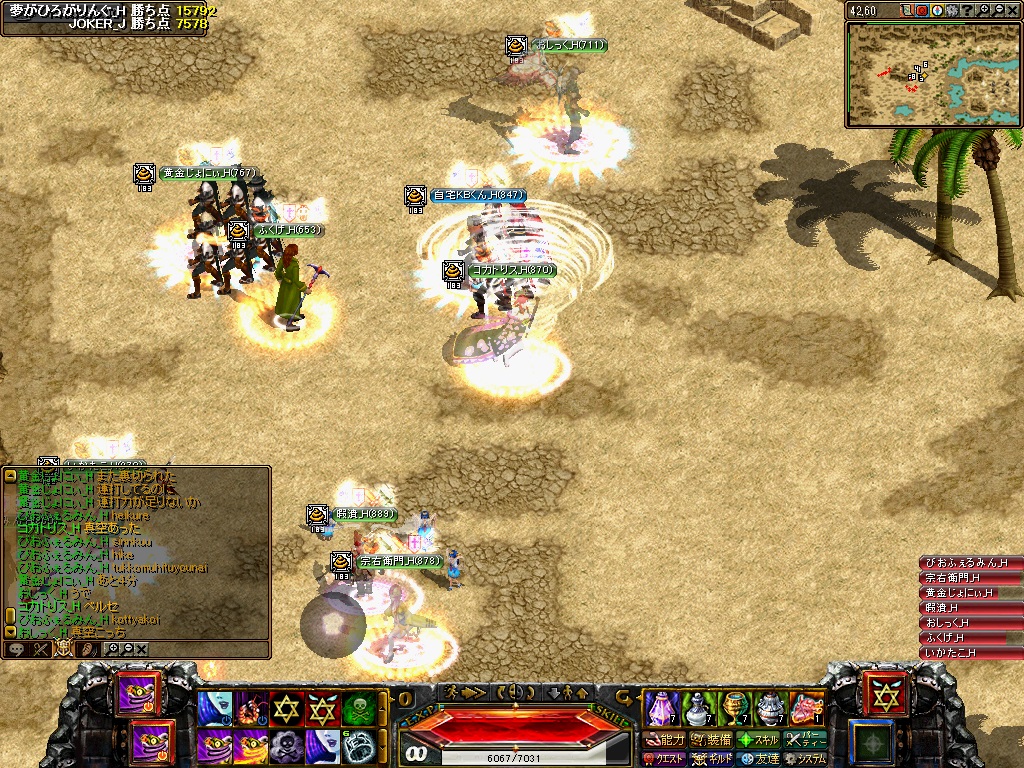Activate the green skull poison skill
1024x768 pixels.
(x=361, y=709)
